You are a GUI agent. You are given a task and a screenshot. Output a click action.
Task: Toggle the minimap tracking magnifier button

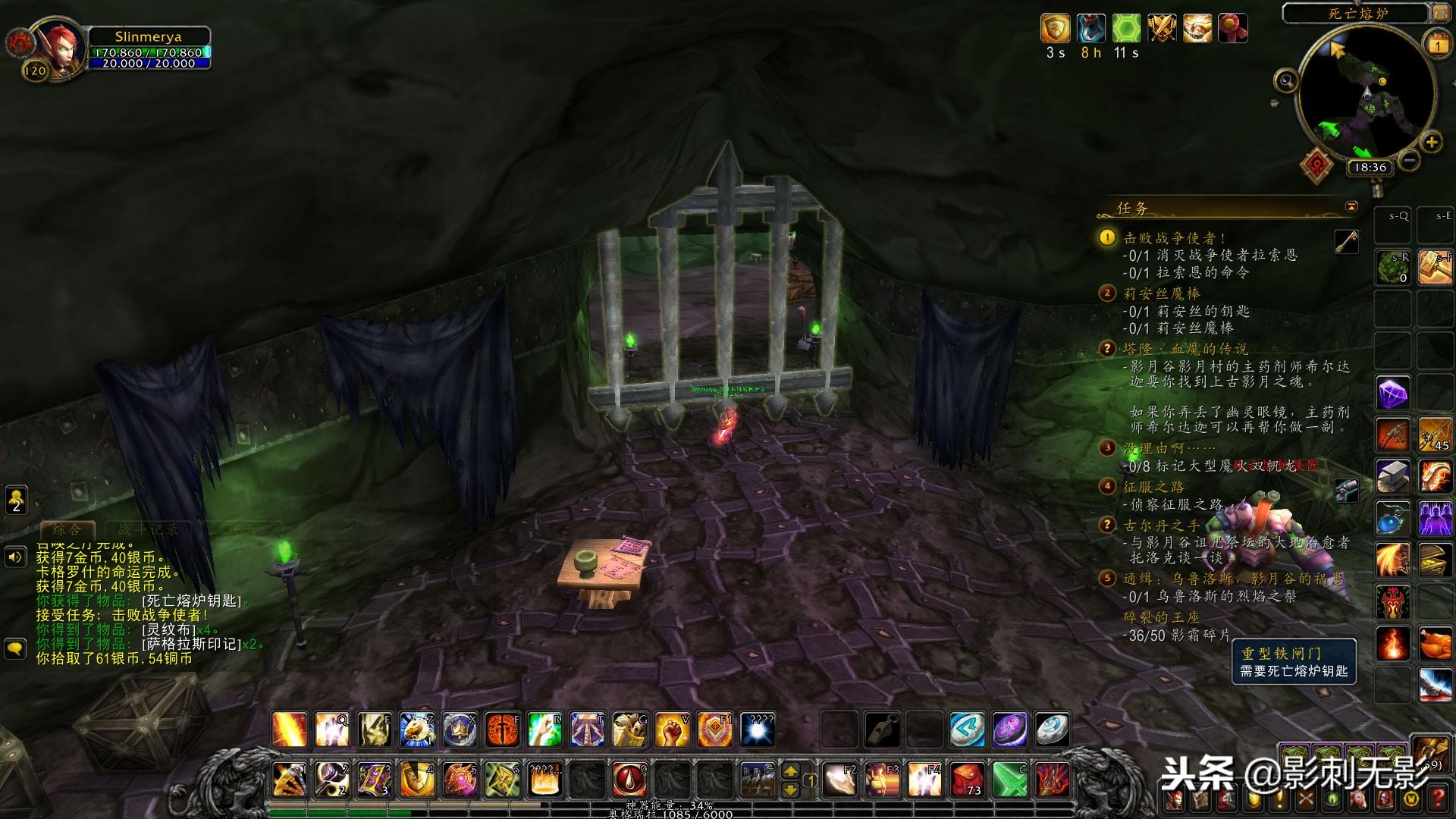[x=1286, y=80]
